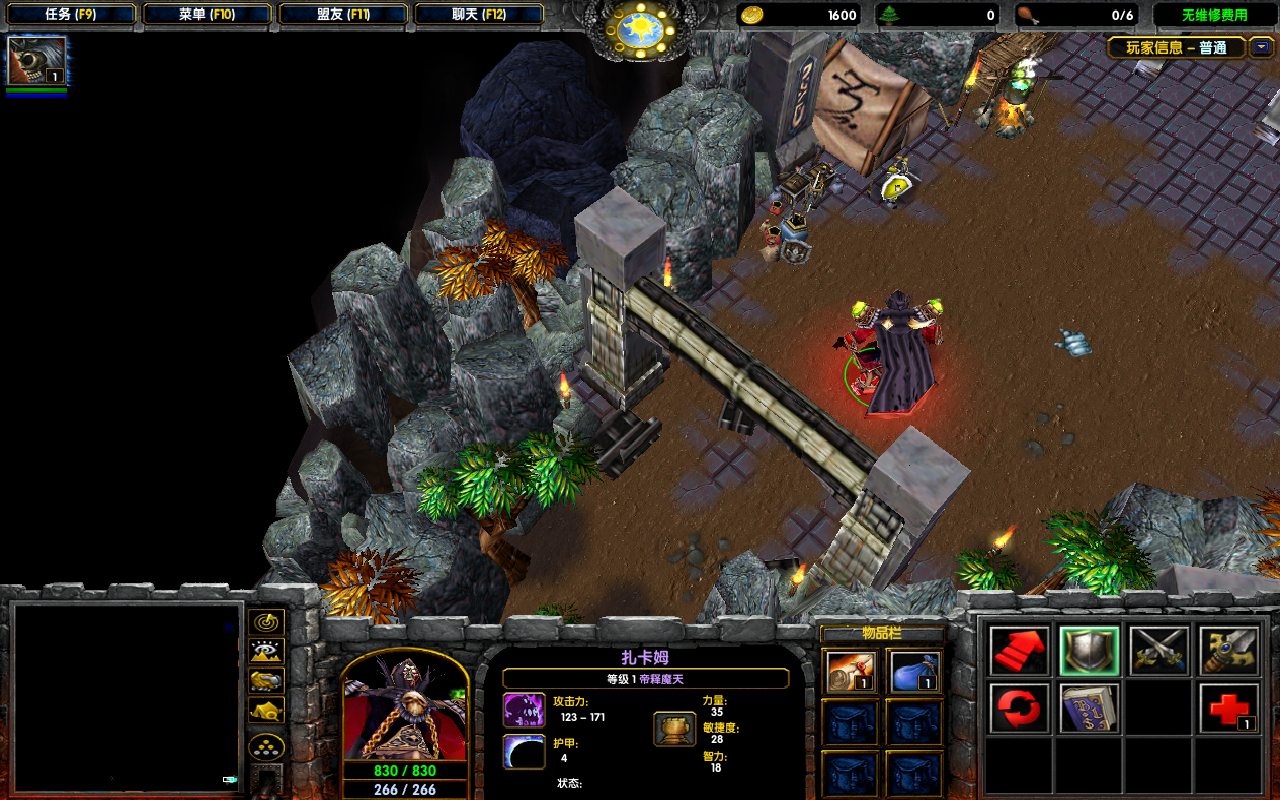This screenshot has height=800, width=1280.
Task: Click the black minimap panel
Action: 126,697
